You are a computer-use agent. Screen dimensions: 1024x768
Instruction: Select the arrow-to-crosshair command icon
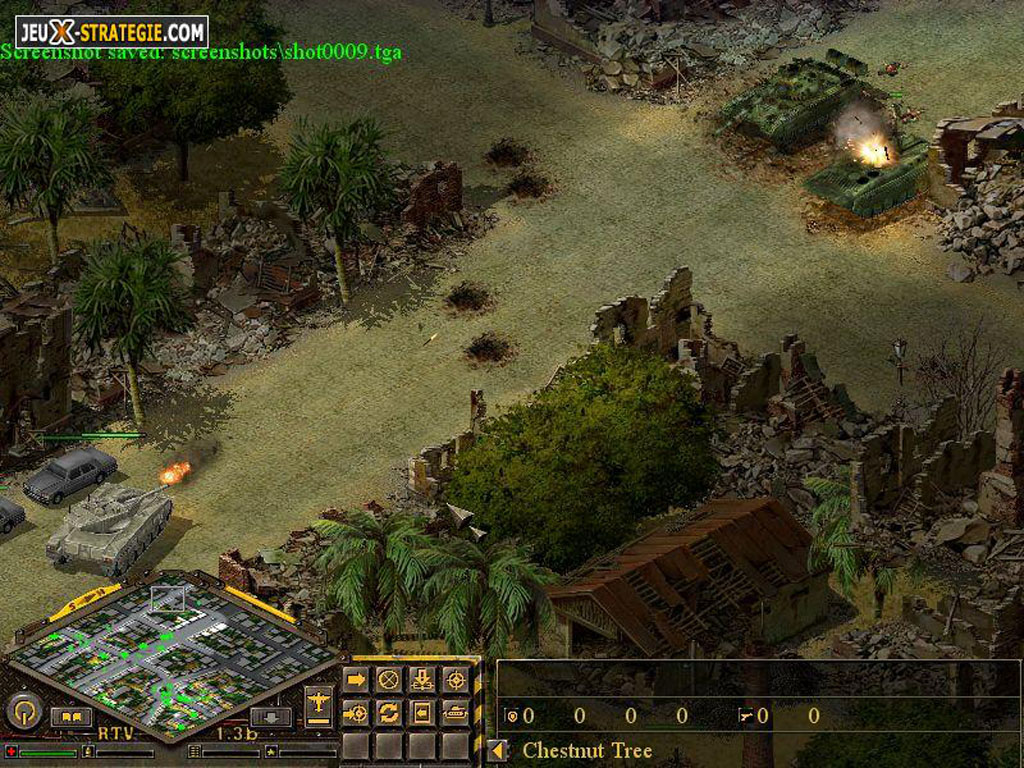tap(356, 713)
